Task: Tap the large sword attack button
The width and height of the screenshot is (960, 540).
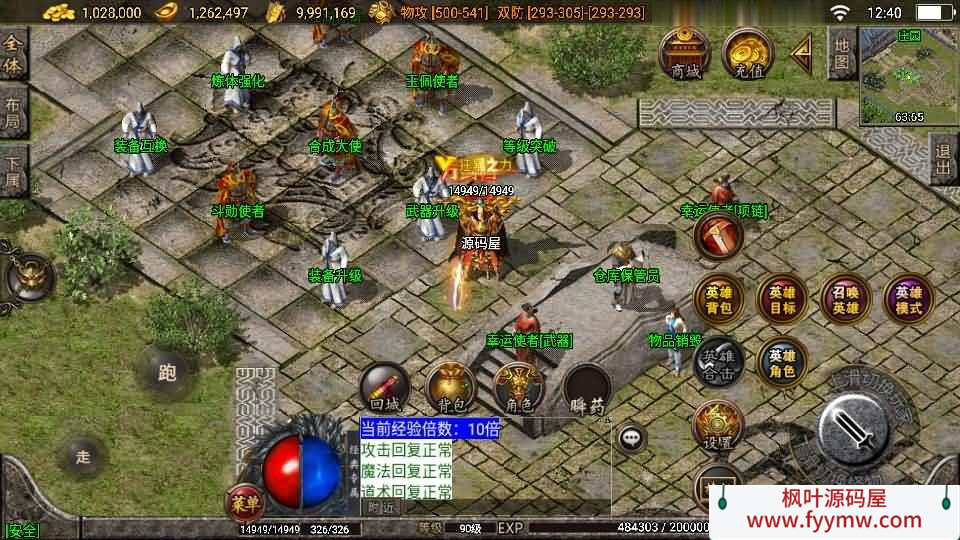Action: pos(853,429)
